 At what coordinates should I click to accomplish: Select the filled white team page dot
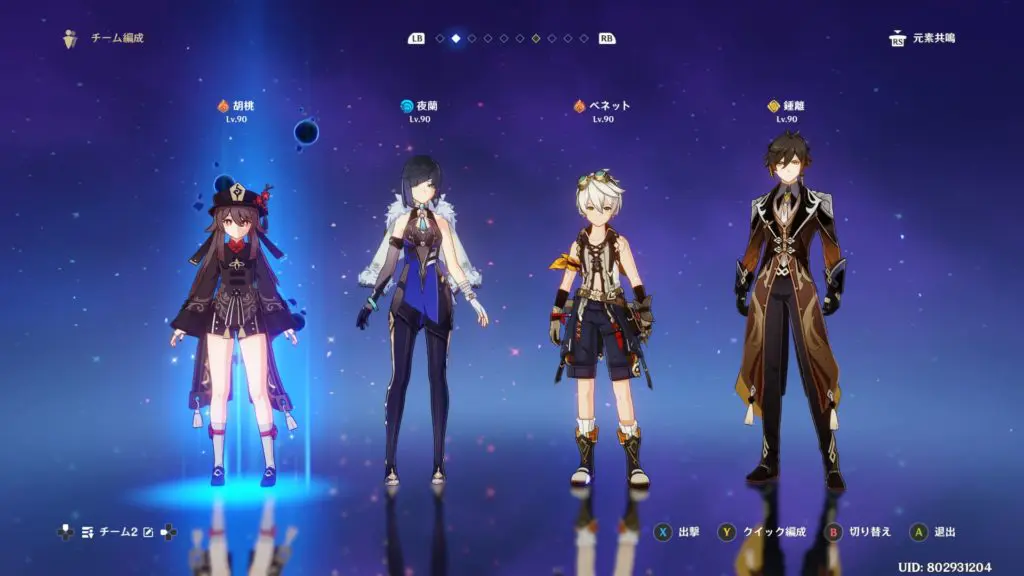456,39
